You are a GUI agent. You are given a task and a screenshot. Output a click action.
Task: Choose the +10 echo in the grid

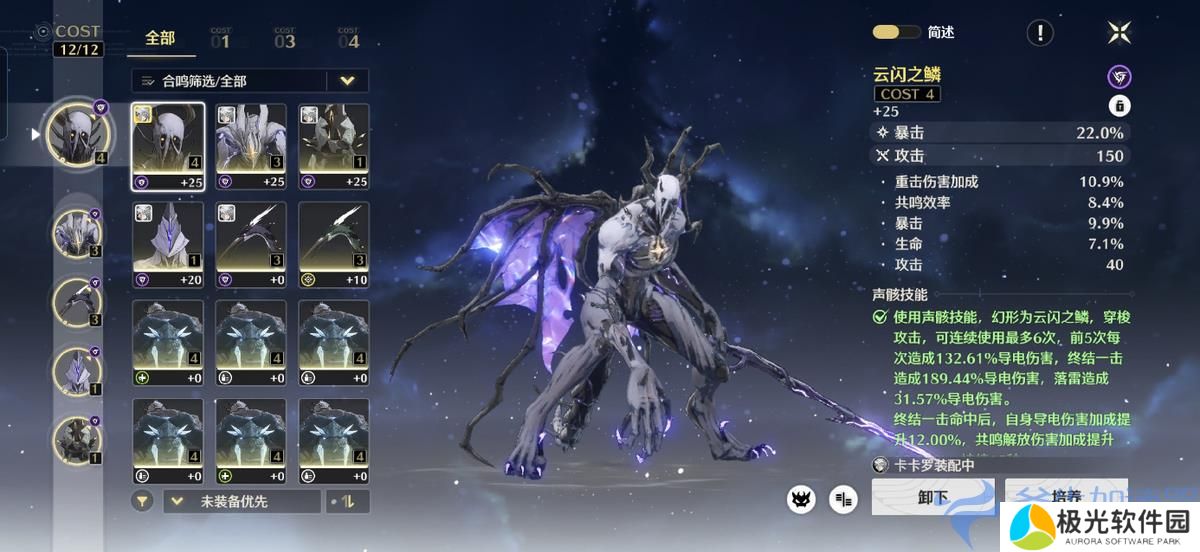(334, 245)
